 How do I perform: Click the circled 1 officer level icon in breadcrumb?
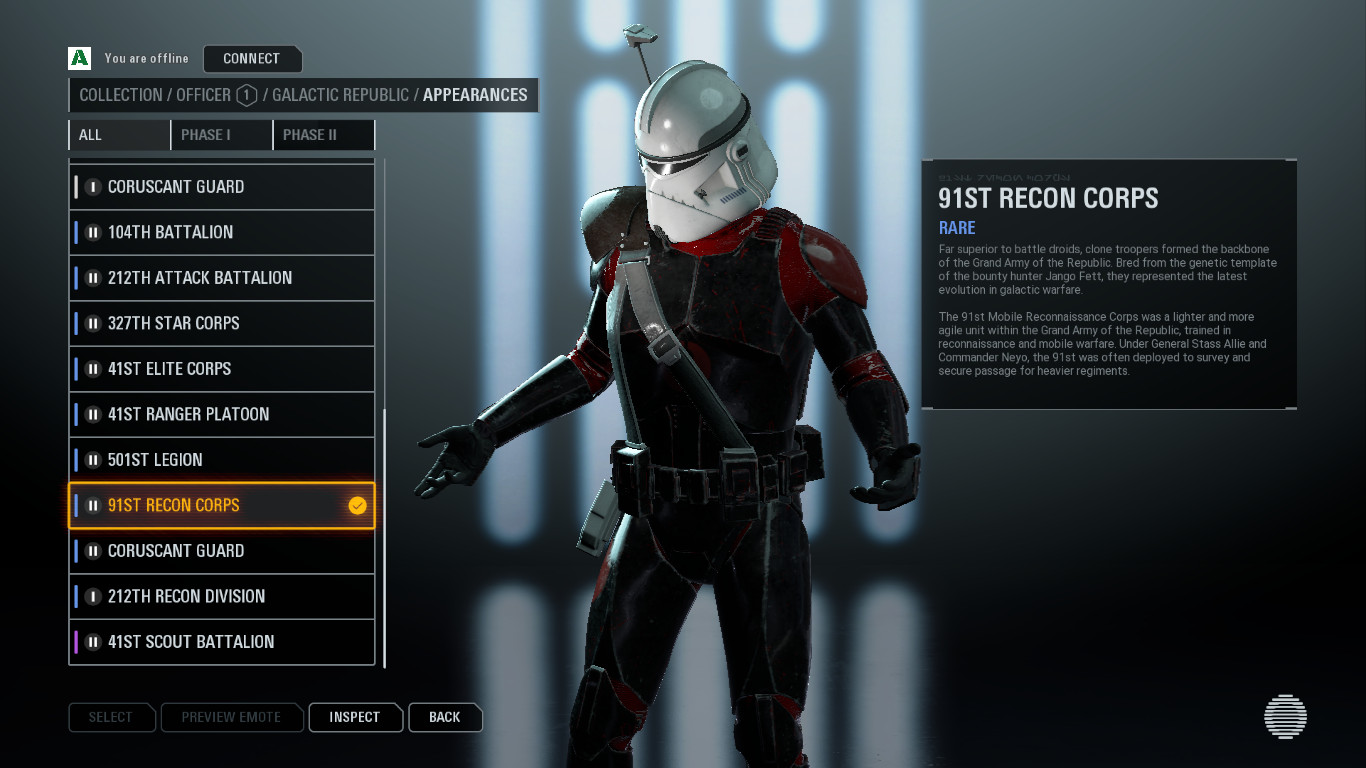(245, 95)
